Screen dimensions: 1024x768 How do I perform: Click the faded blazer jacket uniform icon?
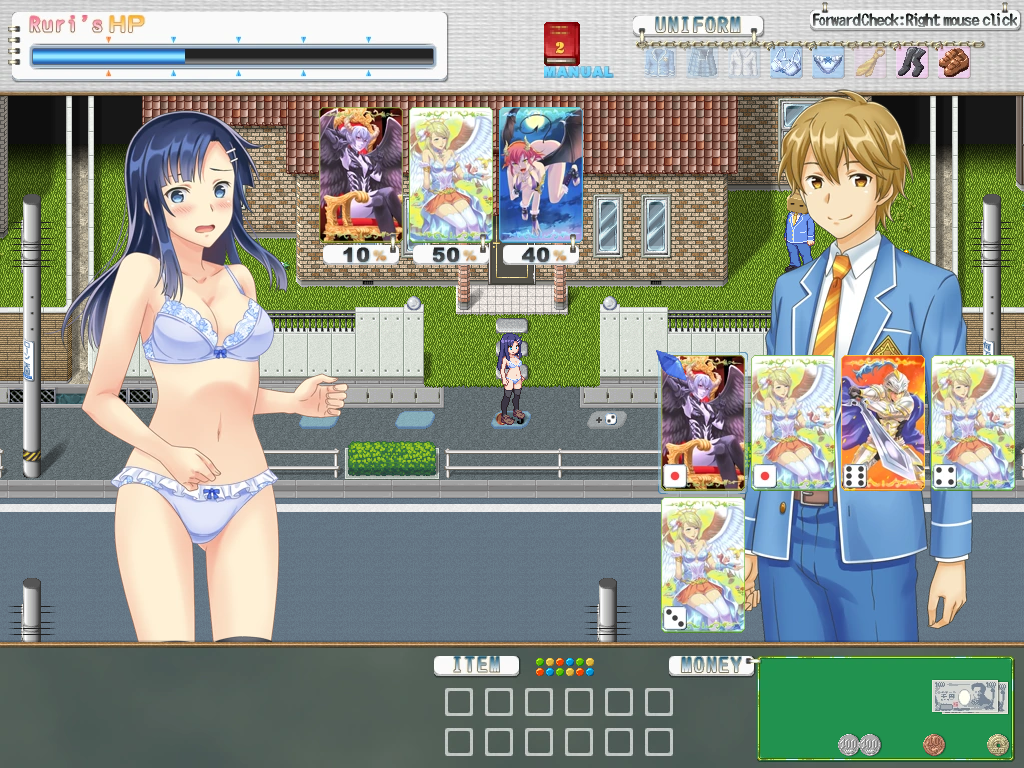[x=658, y=63]
